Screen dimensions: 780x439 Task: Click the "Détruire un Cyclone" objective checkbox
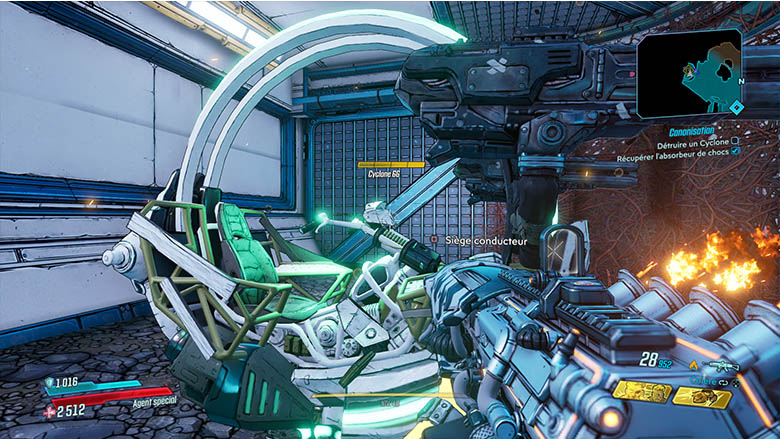click(736, 141)
